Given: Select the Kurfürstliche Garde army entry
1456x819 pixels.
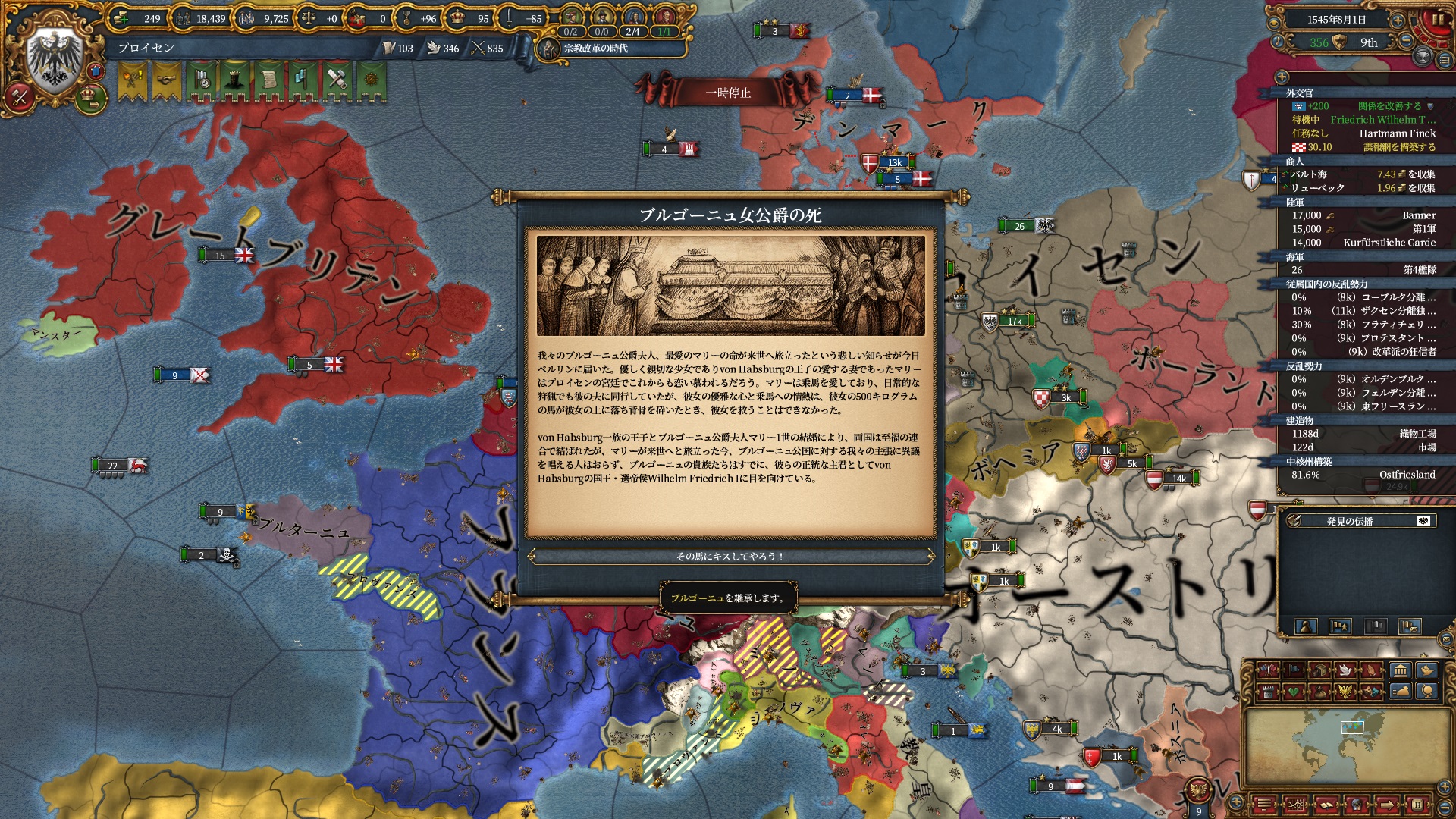Looking at the screenshot, I should pos(1363,243).
